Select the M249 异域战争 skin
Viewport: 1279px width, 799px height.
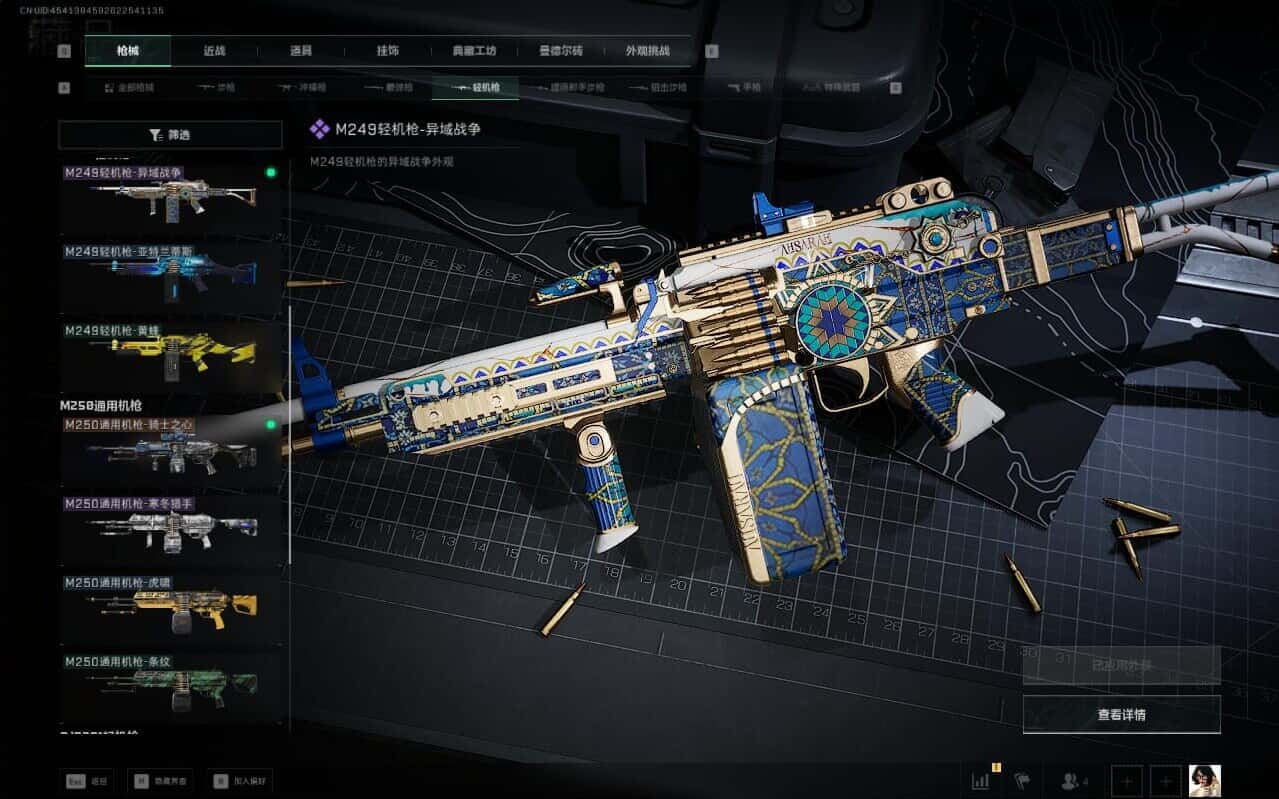point(170,199)
